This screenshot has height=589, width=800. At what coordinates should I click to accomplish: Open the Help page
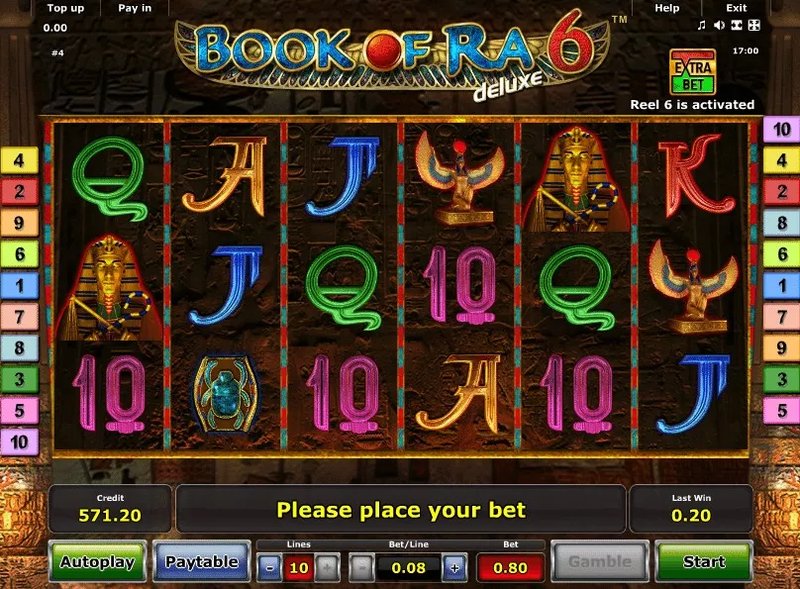click(667, 8)
